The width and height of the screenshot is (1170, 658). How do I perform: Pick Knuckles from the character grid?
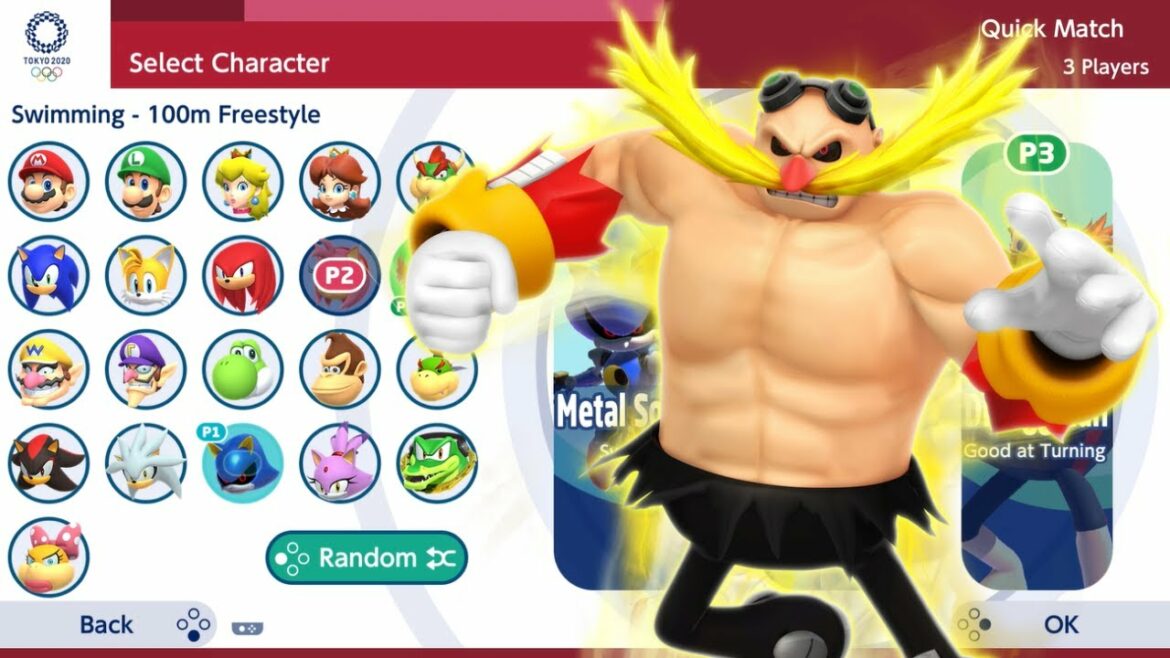pyautogui.click(x=243, y=275)
